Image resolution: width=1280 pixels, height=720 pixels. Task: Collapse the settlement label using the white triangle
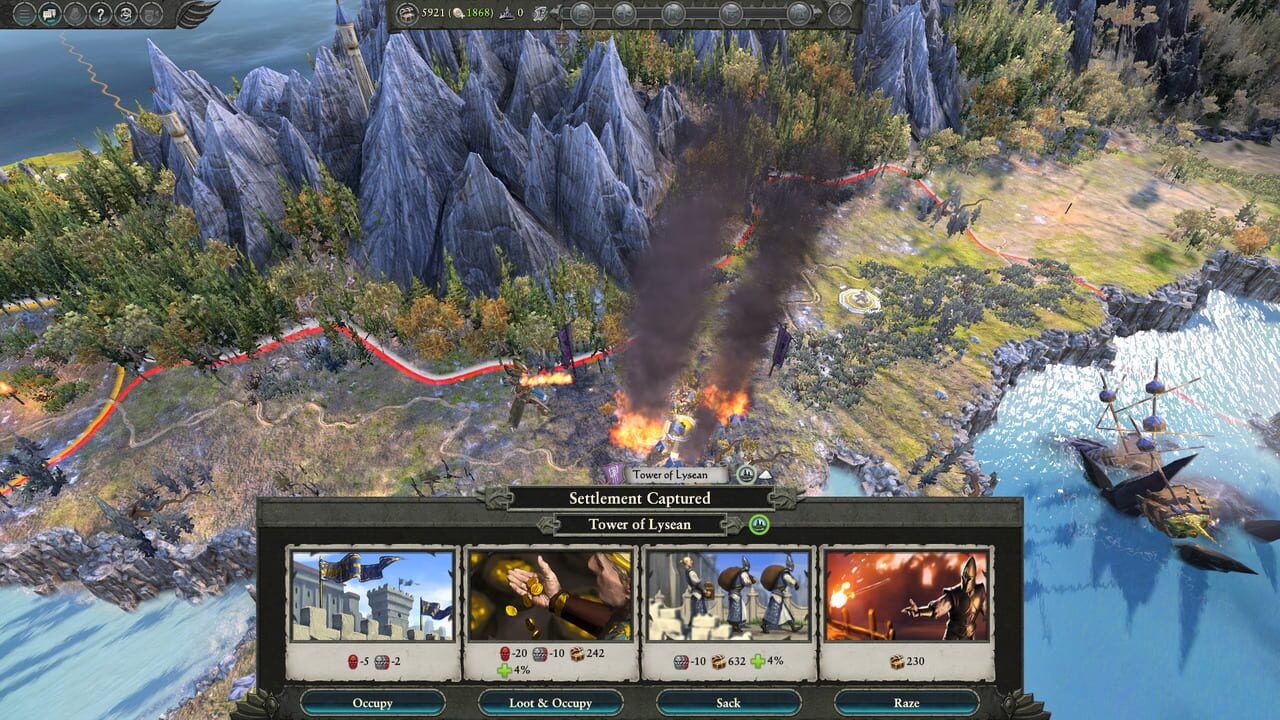tap(766, 476)
